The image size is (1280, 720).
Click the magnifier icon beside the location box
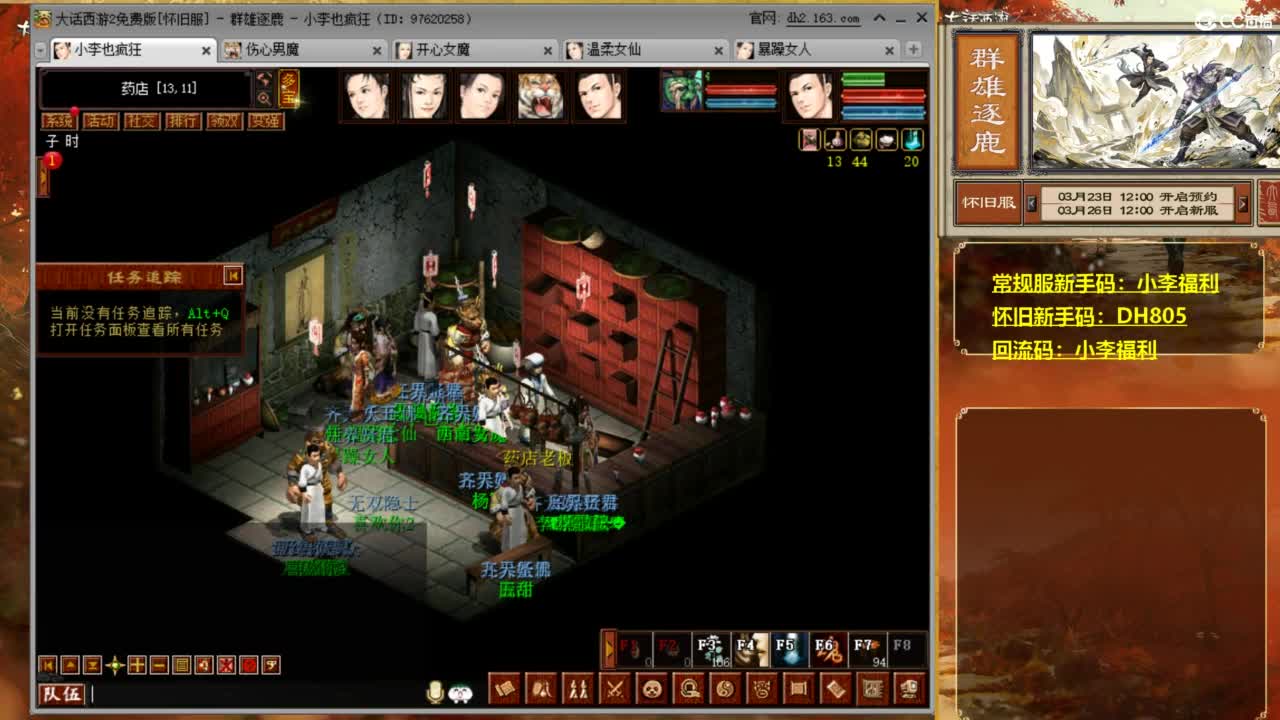coord(264,98)
